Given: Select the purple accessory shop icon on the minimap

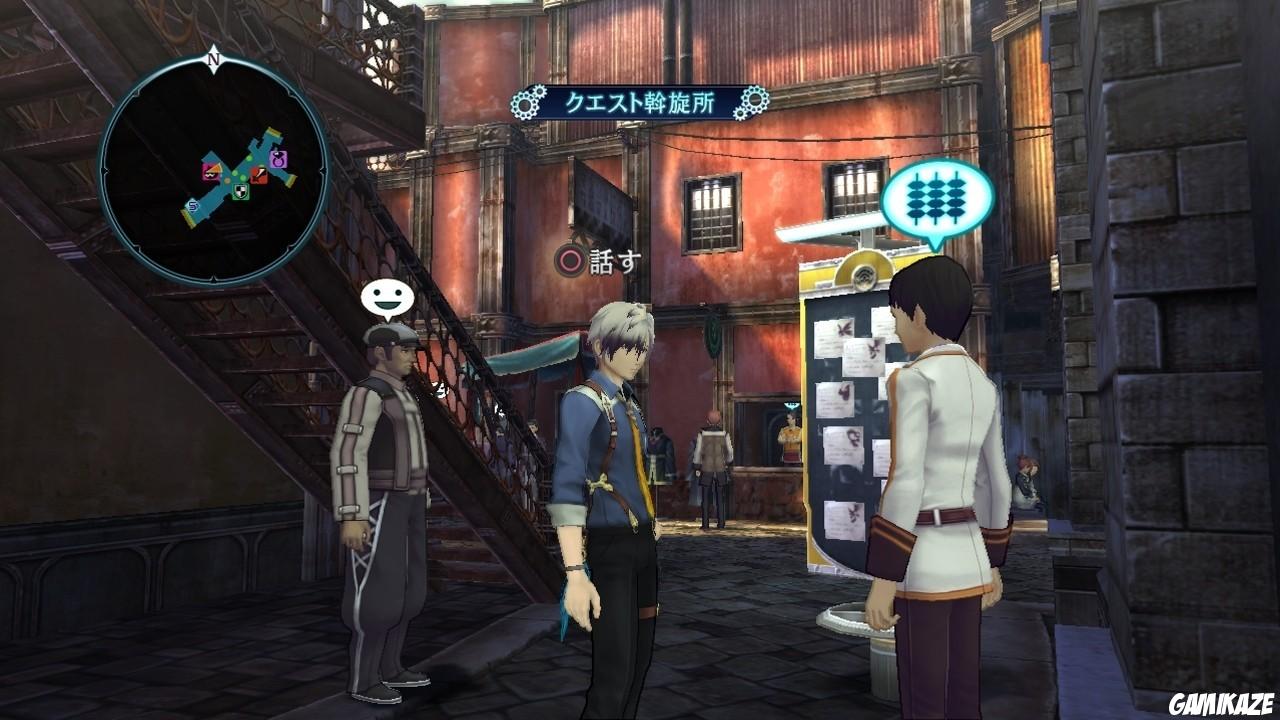Looking at the screenshot, I should click(x=280, y=160).
